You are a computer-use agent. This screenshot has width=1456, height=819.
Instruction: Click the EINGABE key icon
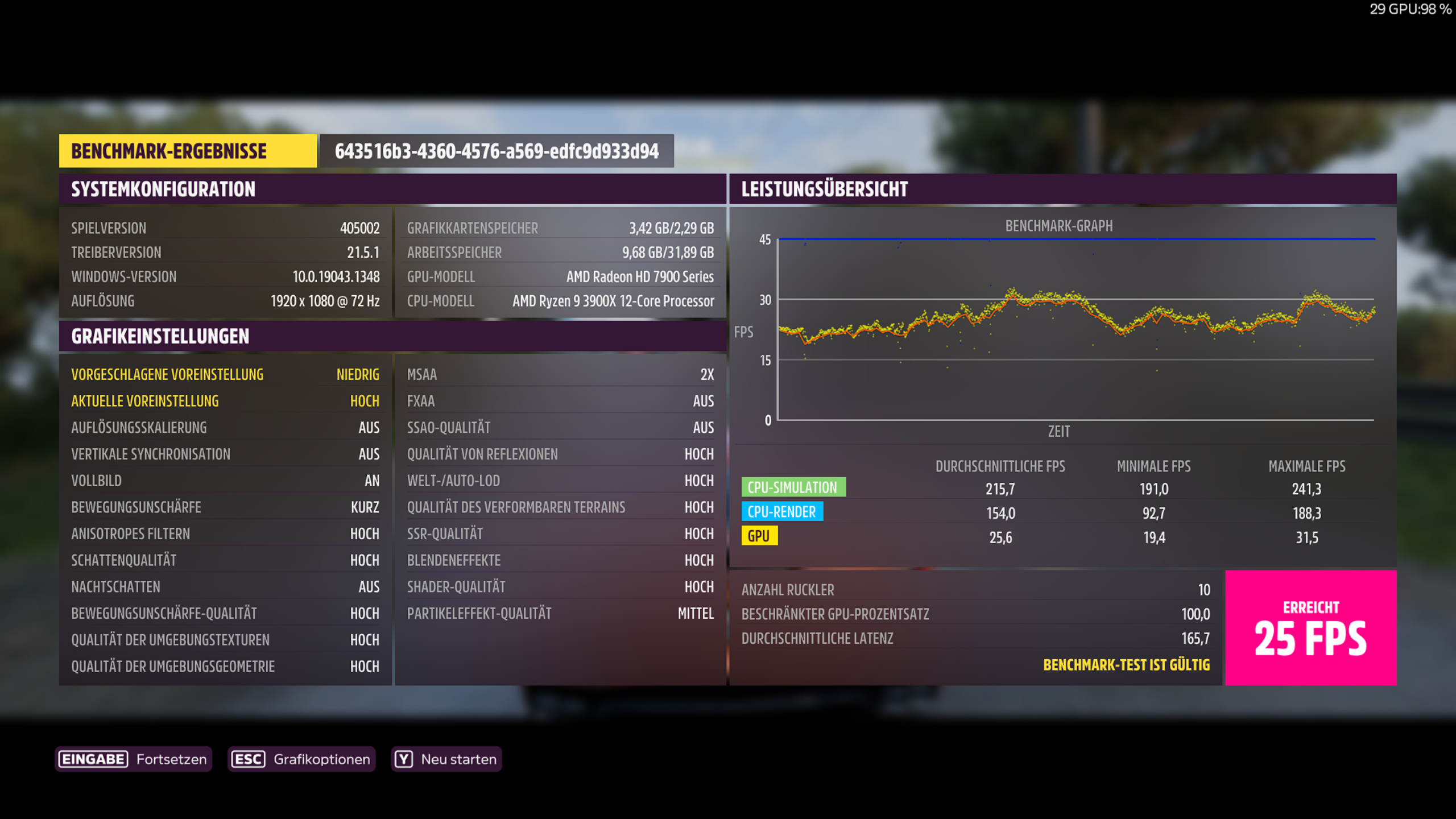pyautogui.click(x=93, y=759)
